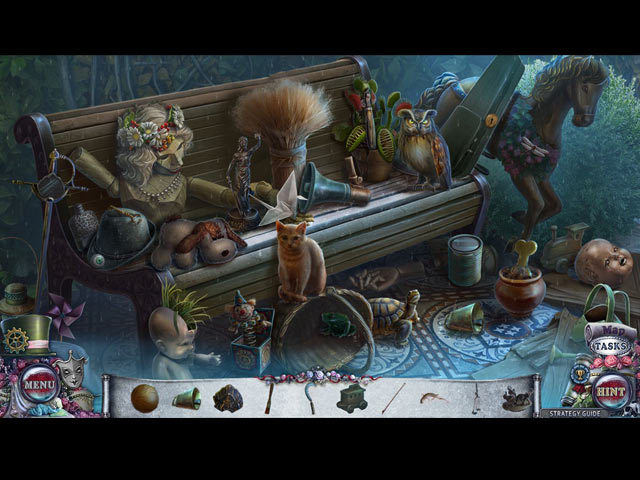The height and width of the screenshot is (480, 640).
Task: Select the thin stick in item bar
Action: coord(393,397)
